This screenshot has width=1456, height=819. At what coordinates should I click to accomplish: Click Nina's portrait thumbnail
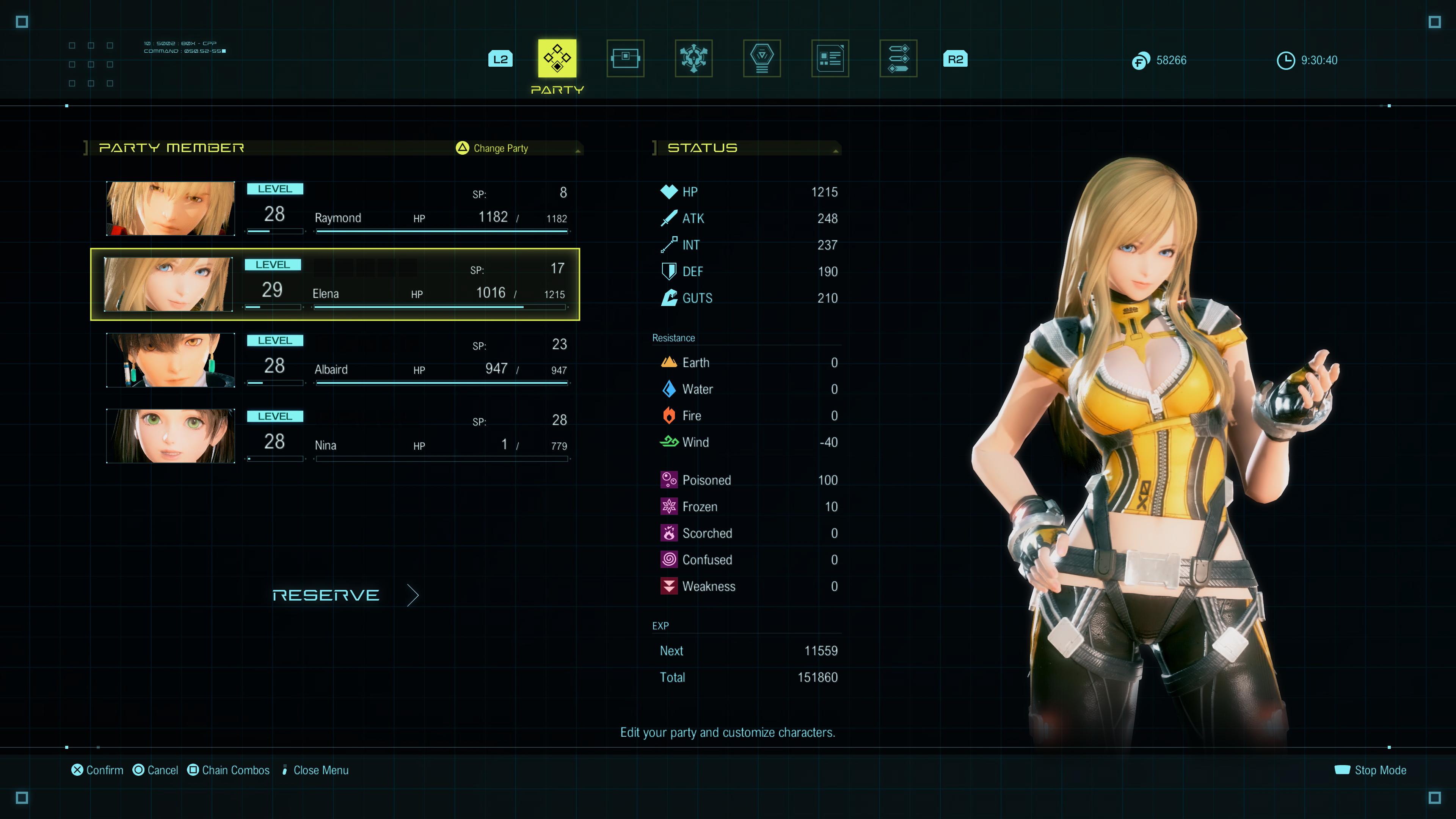[x=170, y=436]
